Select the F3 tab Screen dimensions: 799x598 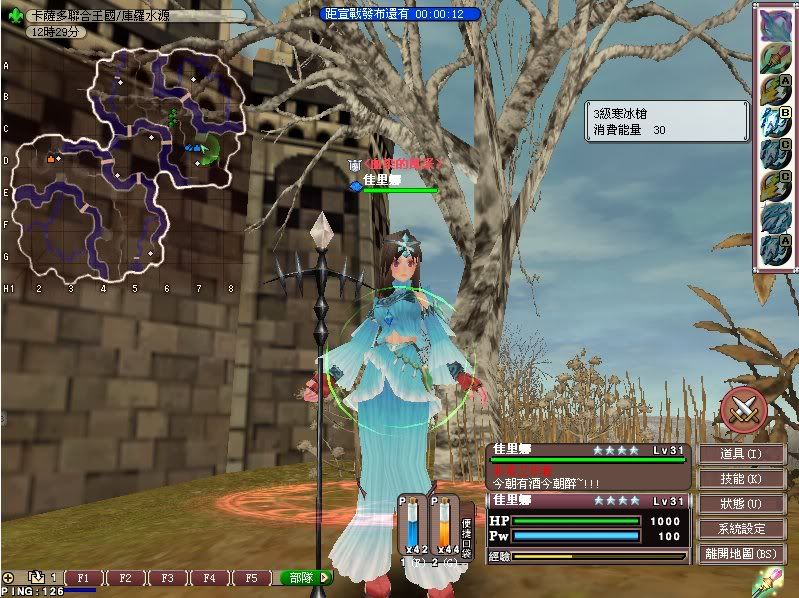[168, 578]
